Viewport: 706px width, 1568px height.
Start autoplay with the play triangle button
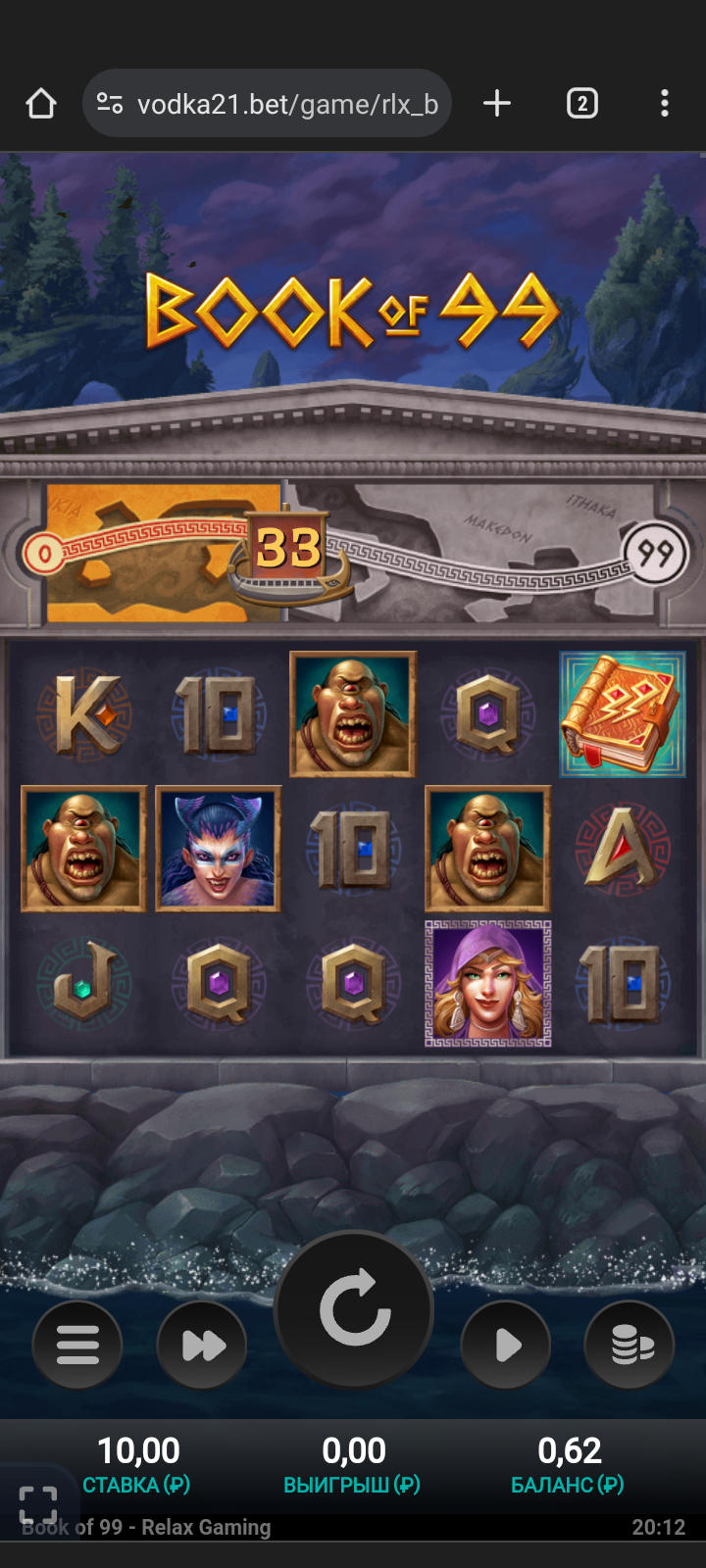pyautogui.click(x=506, y=1345)
